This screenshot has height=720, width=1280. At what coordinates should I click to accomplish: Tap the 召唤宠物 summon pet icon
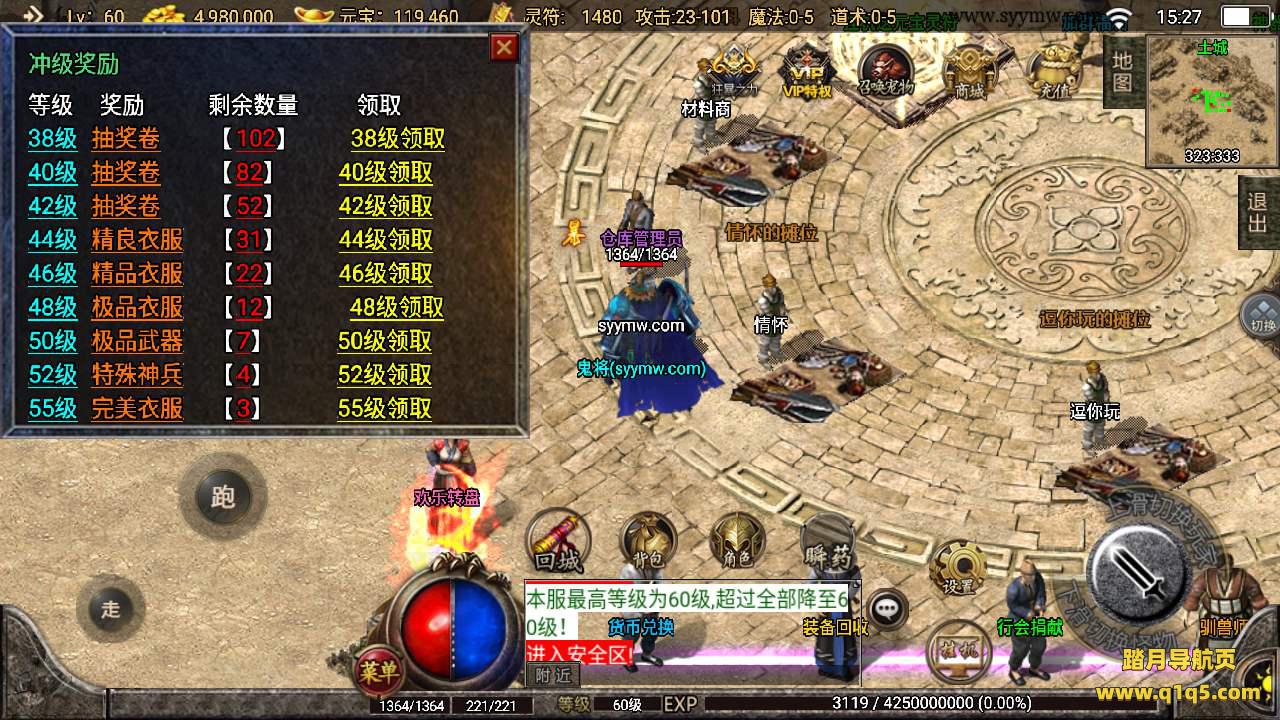[885, 70]
